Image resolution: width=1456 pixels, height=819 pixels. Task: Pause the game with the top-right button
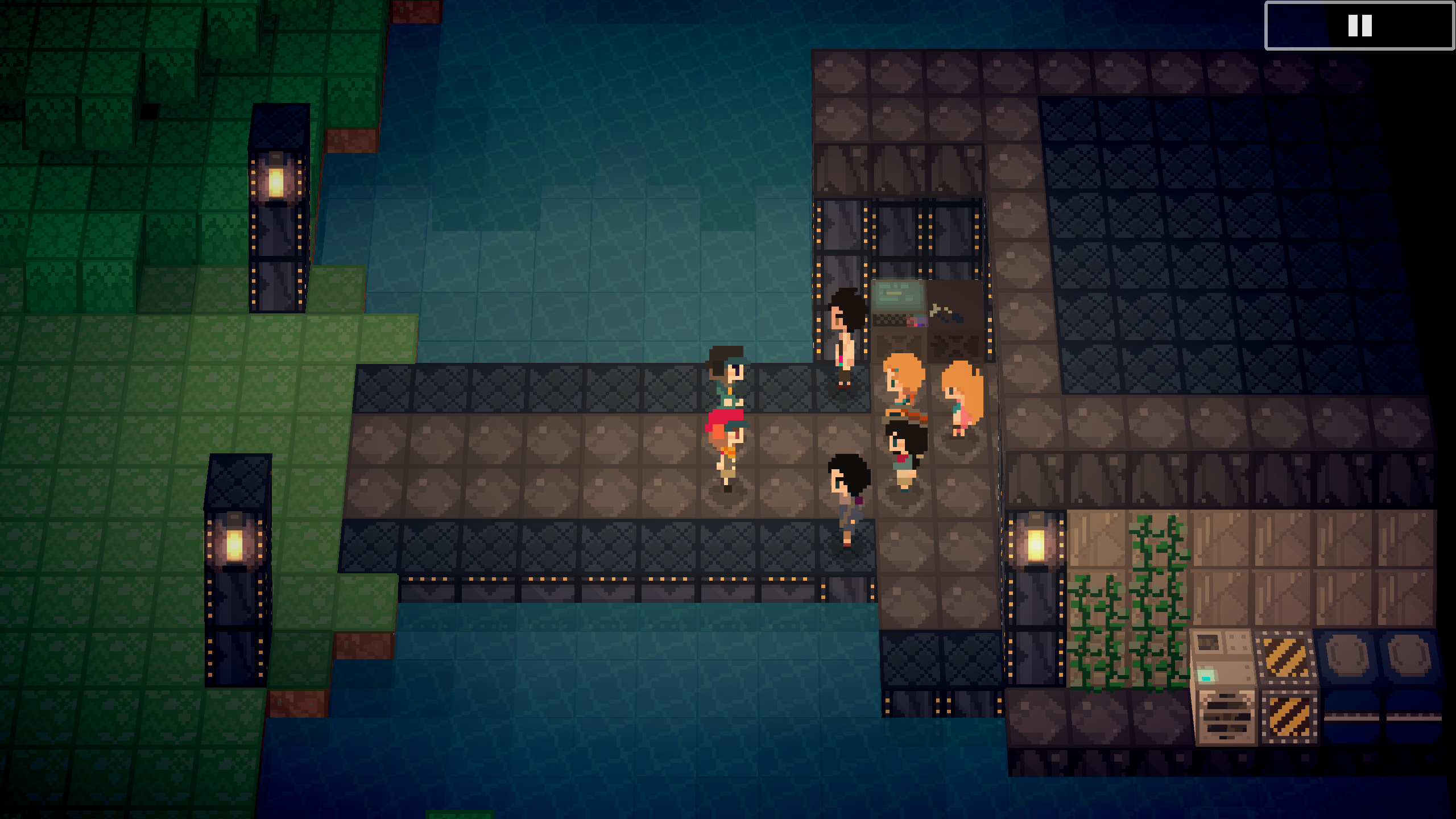[x=1359, y=26]
